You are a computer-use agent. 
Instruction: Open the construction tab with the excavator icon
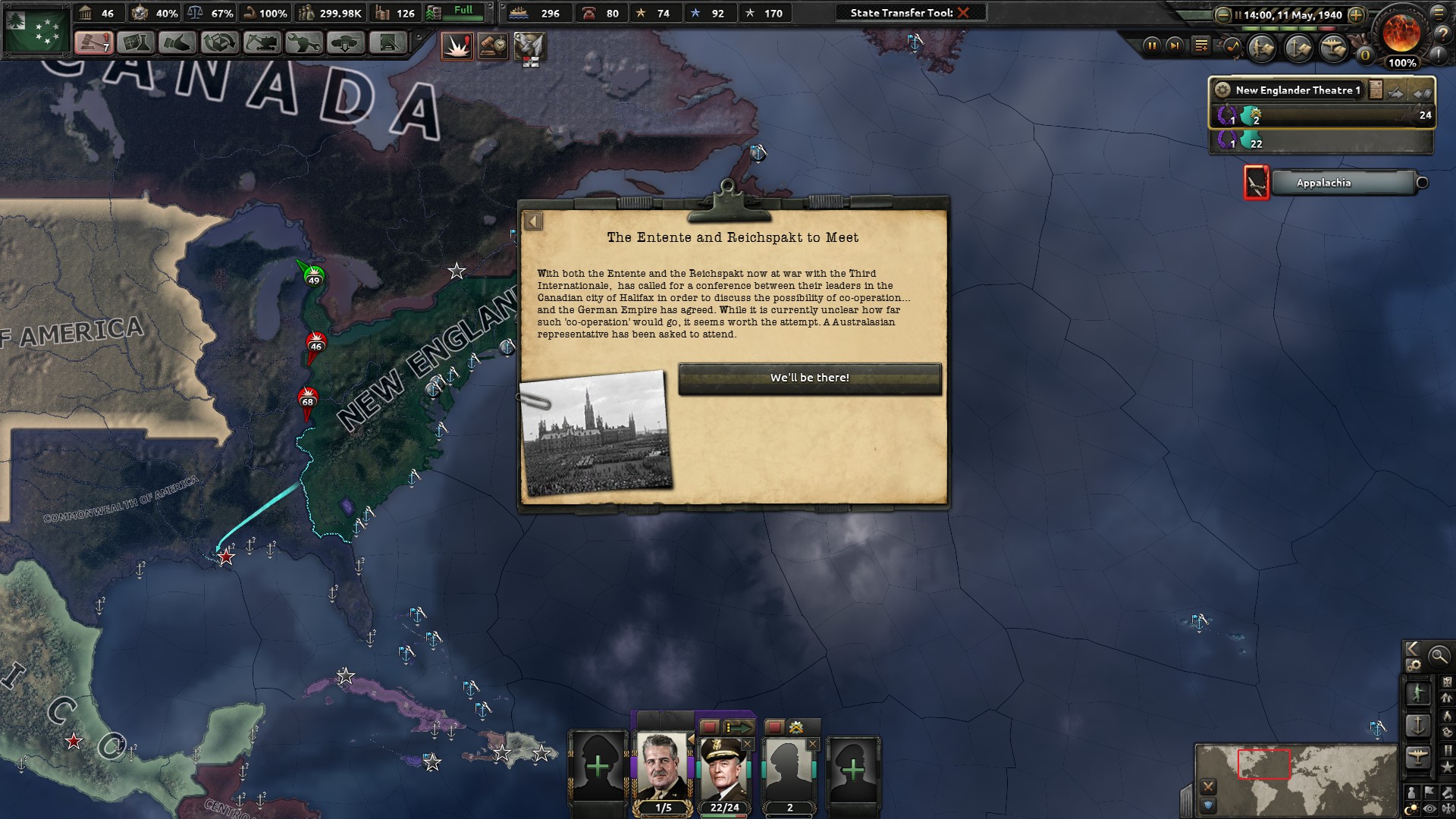tap(261, 43)
